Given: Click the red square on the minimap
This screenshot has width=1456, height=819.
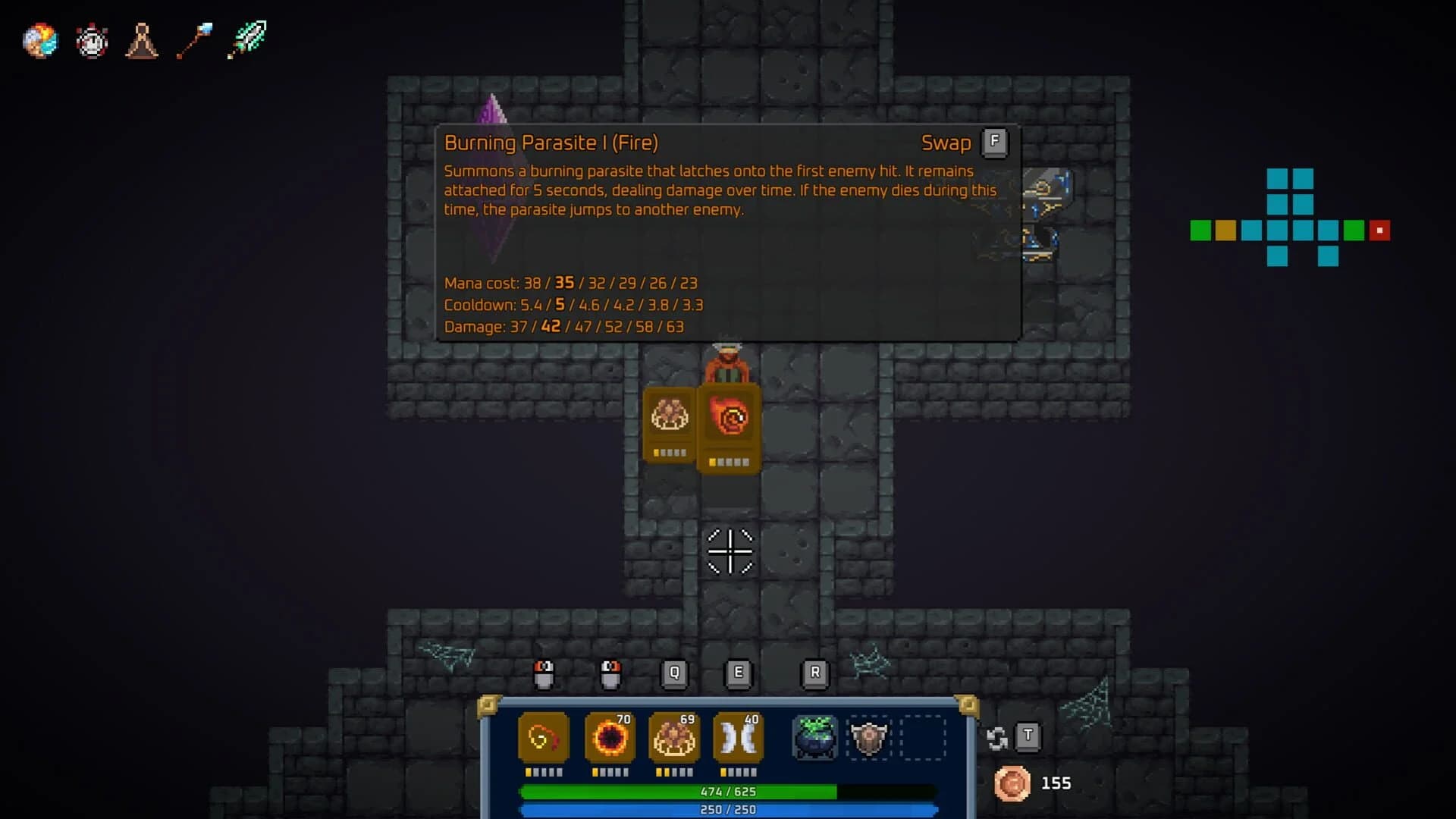Looking at the screenshot, I should (x=1379, y=230).
